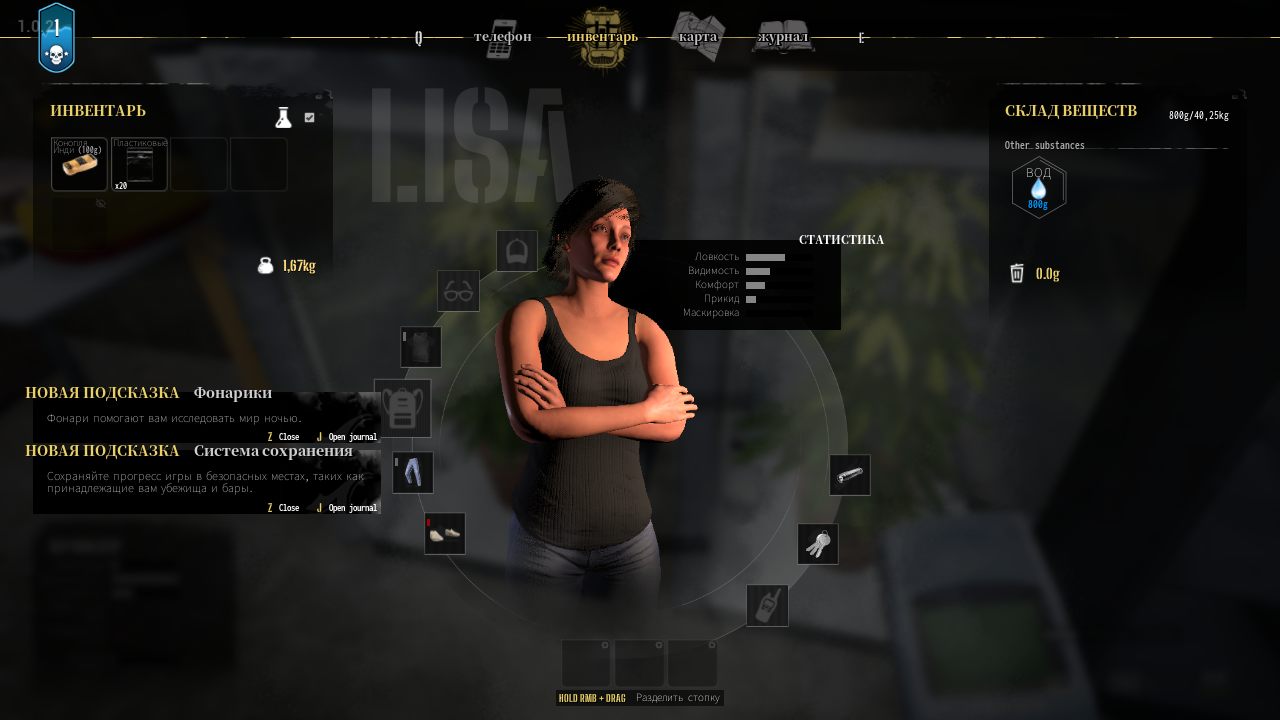The image size is (1280, 720).
Task: Open the журнал tab
Action: coord(783,36)
